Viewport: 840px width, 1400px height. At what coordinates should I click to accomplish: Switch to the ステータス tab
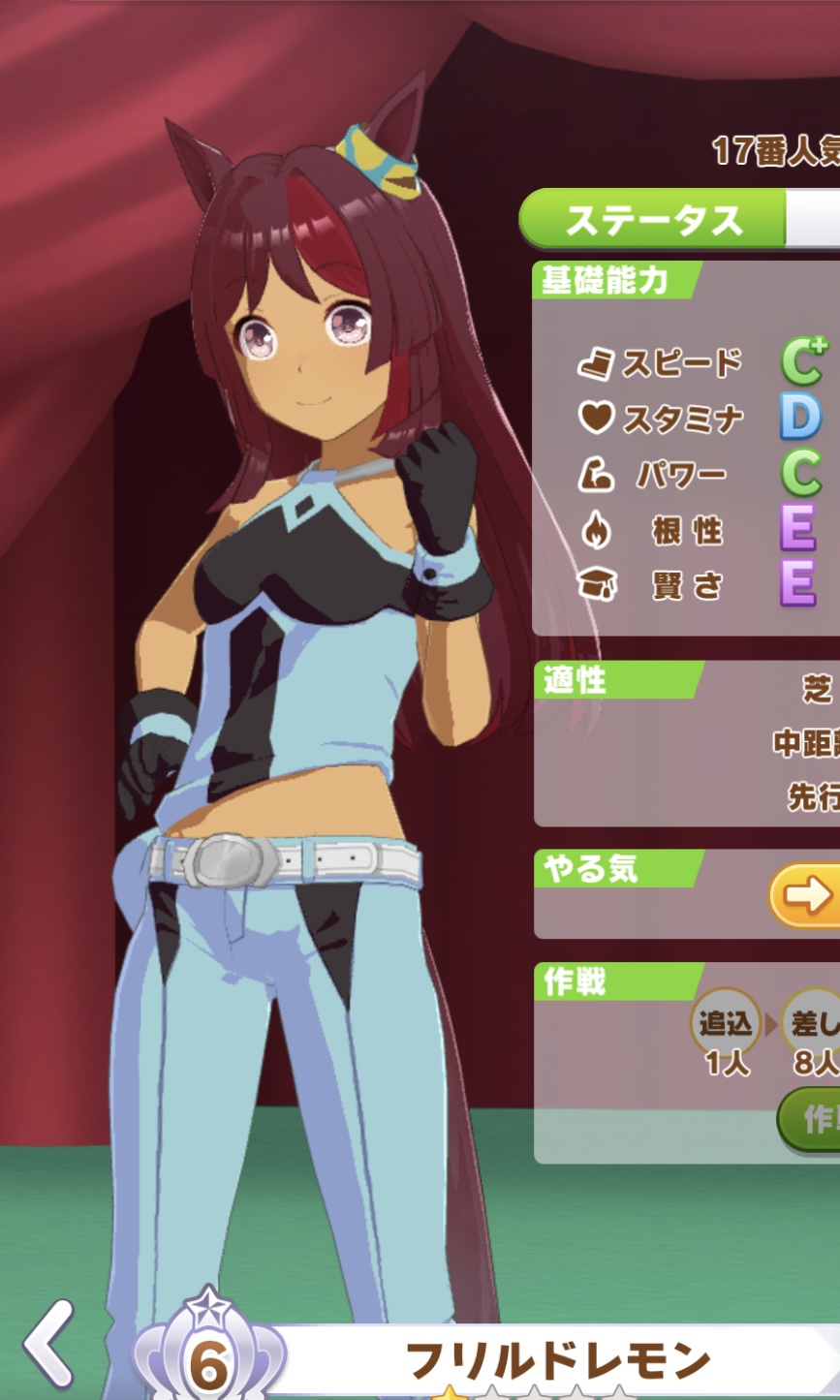[x=653, y=220]
